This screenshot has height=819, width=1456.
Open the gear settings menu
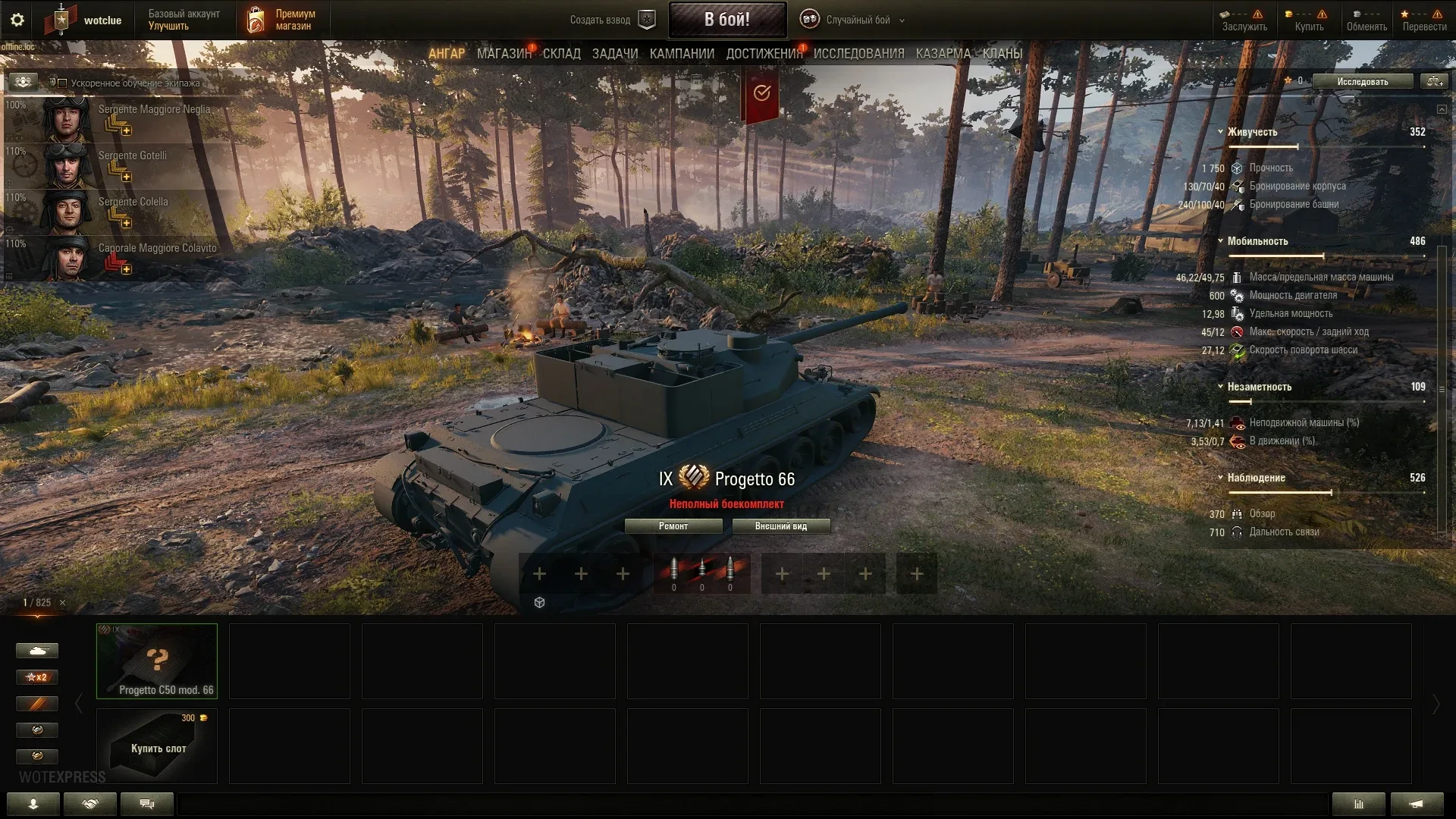click(17, 20)
